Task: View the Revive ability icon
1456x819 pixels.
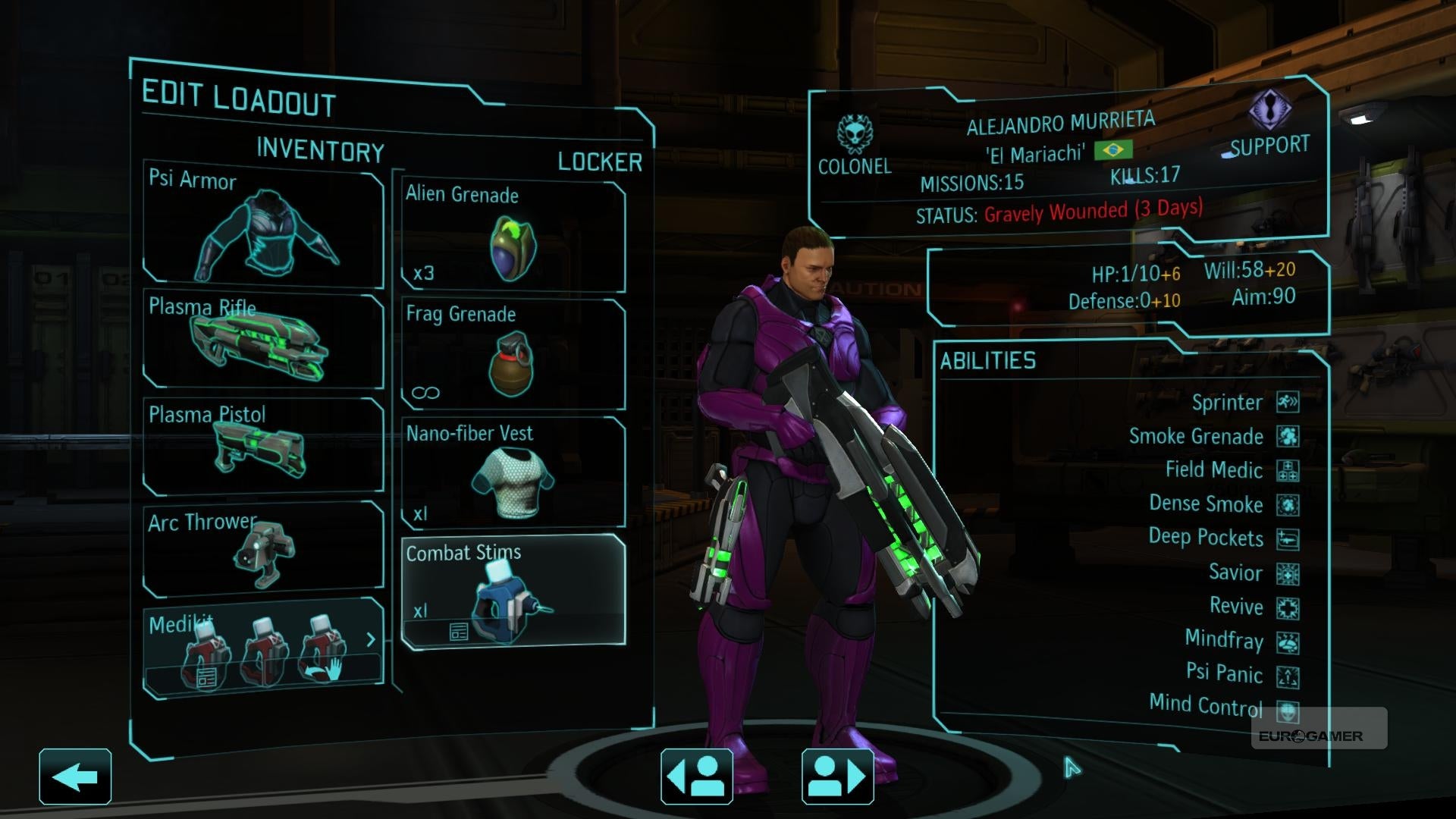Action: click(1288, 607)
